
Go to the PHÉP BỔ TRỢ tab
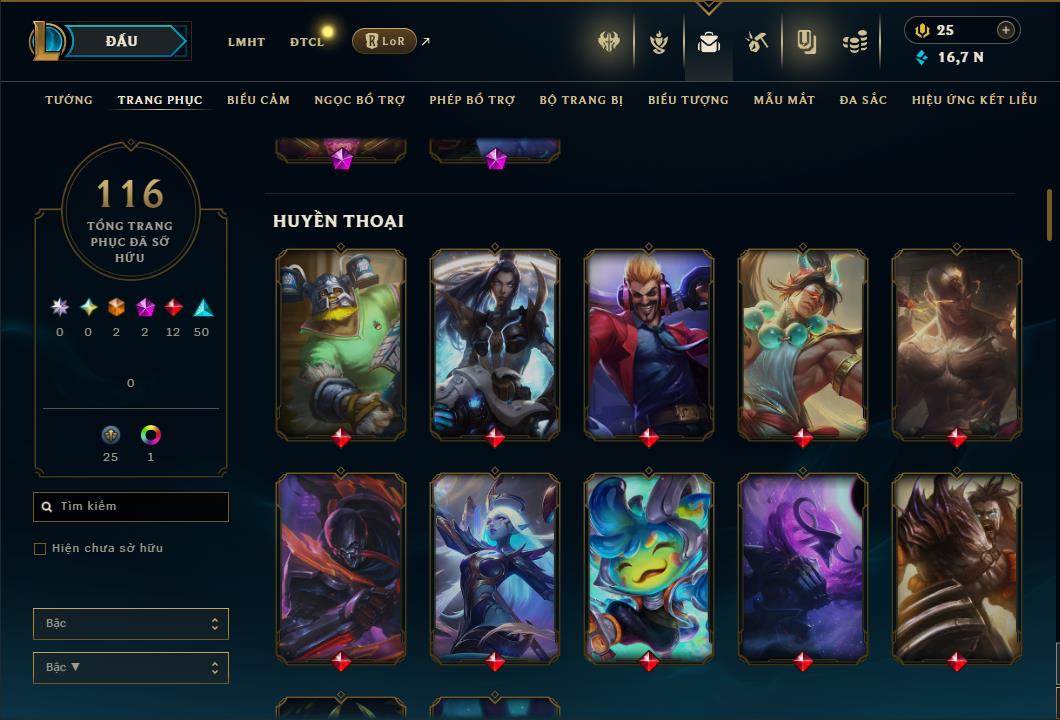tap(472, 100)
